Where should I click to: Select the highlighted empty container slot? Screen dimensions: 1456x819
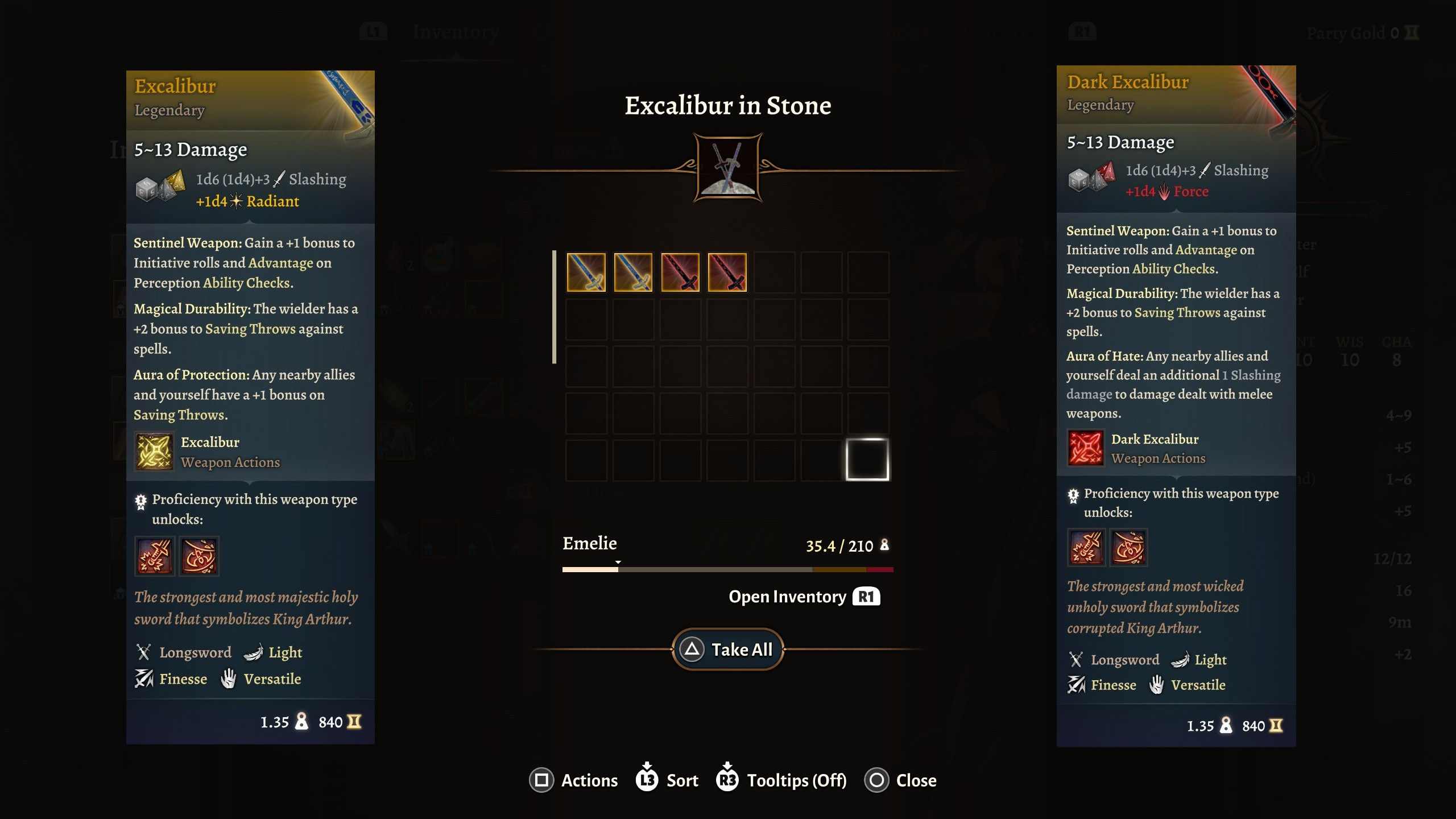[x=867, y=460]
